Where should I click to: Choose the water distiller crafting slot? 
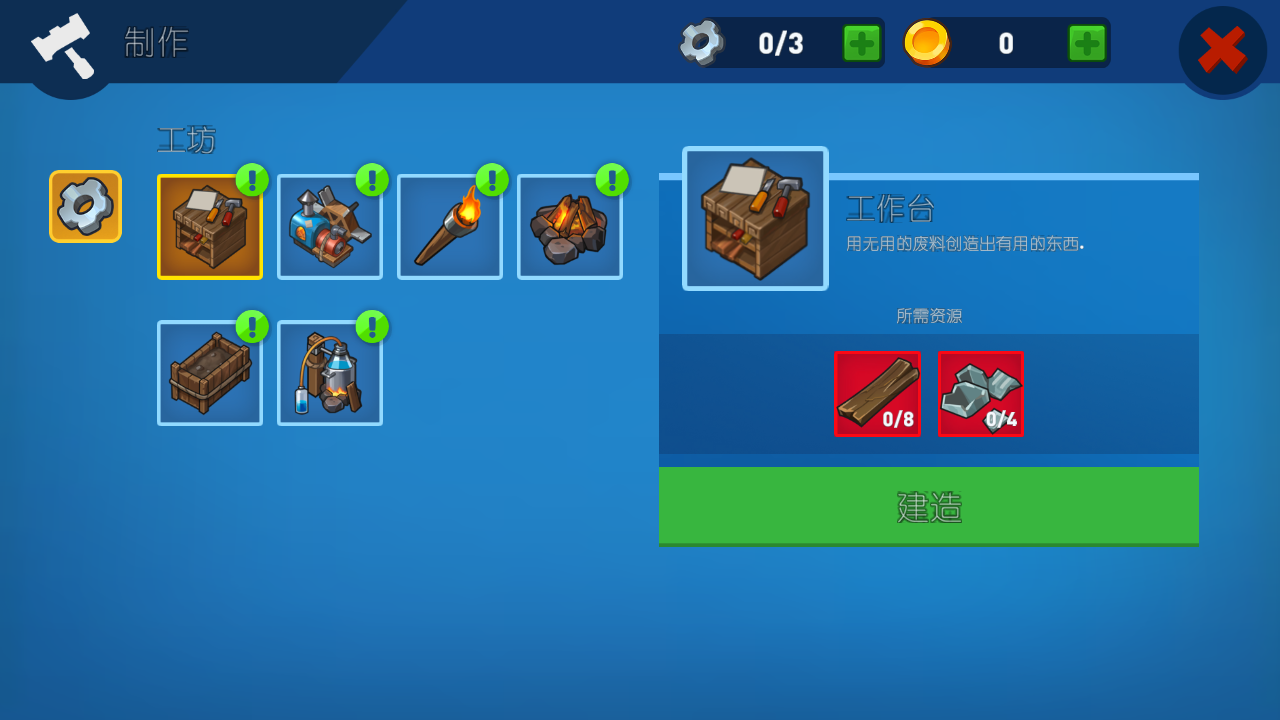coord(330,373)
